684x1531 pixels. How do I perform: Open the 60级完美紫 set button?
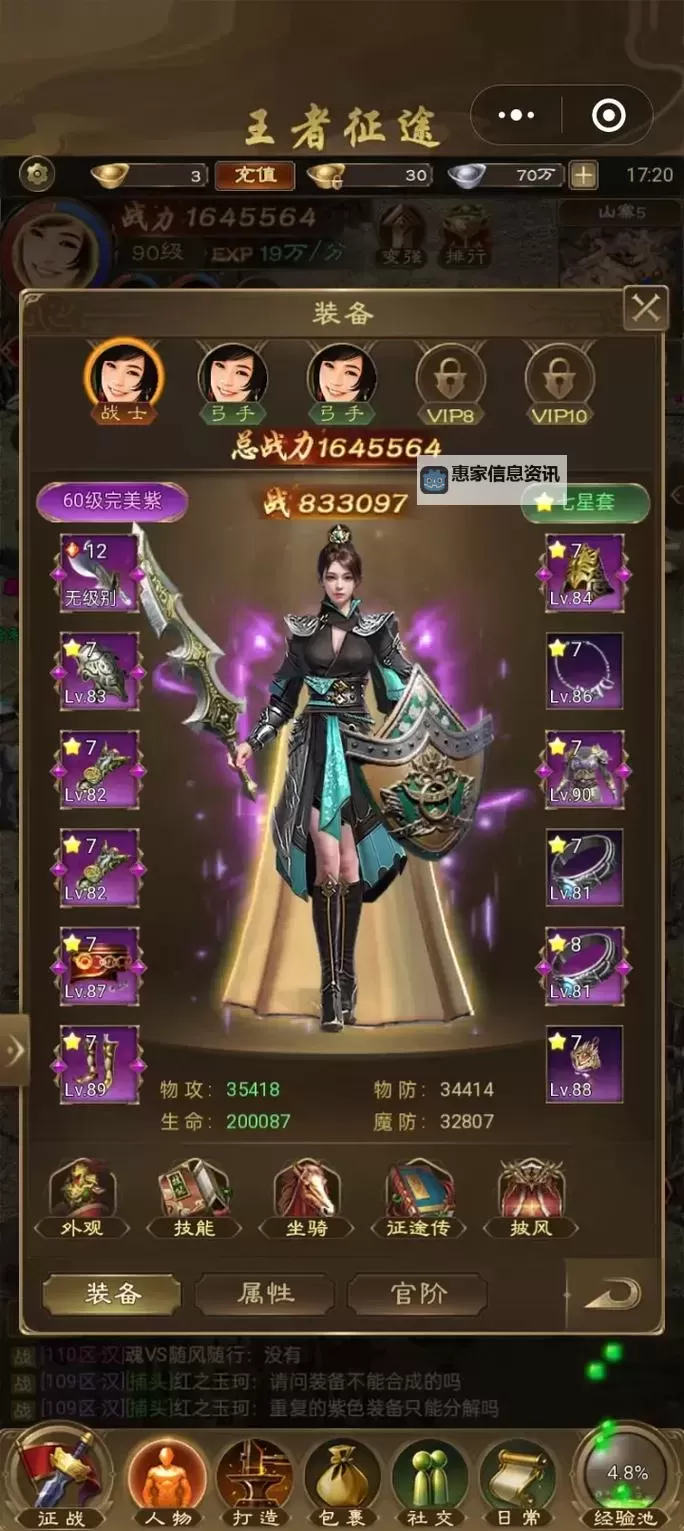tap(112, 501)
